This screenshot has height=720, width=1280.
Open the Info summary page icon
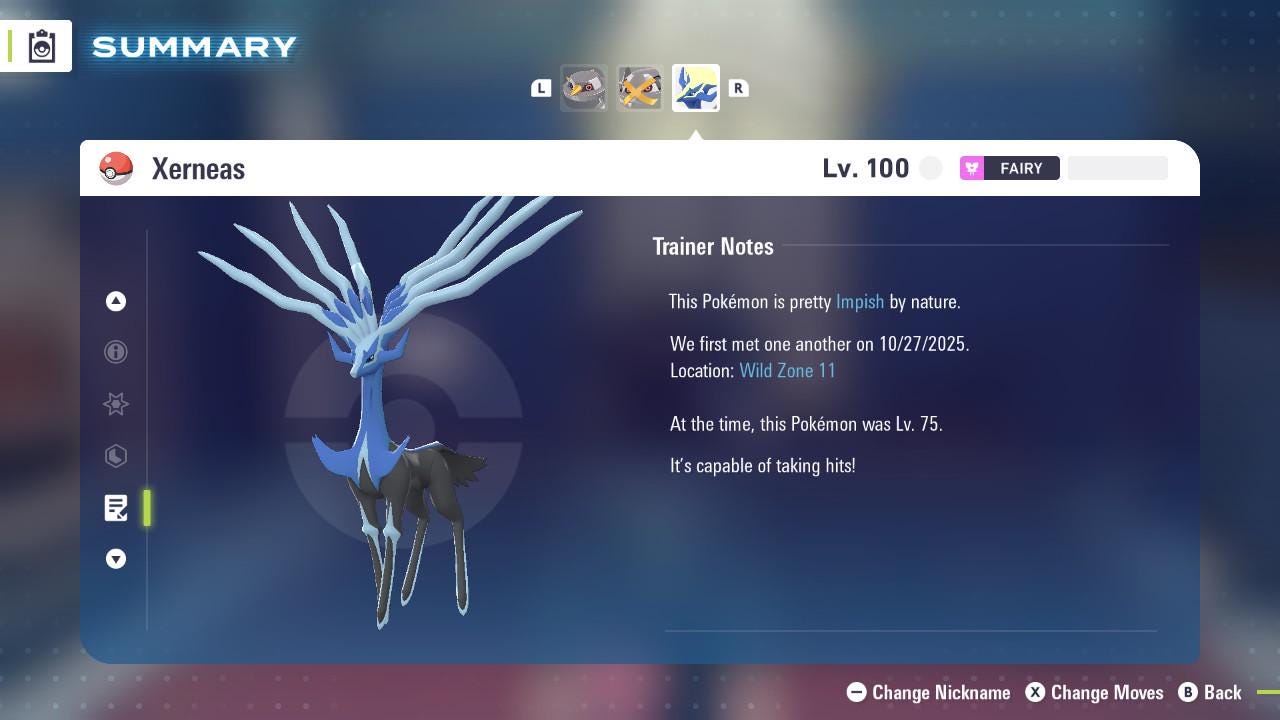click(x=116, y=352)
